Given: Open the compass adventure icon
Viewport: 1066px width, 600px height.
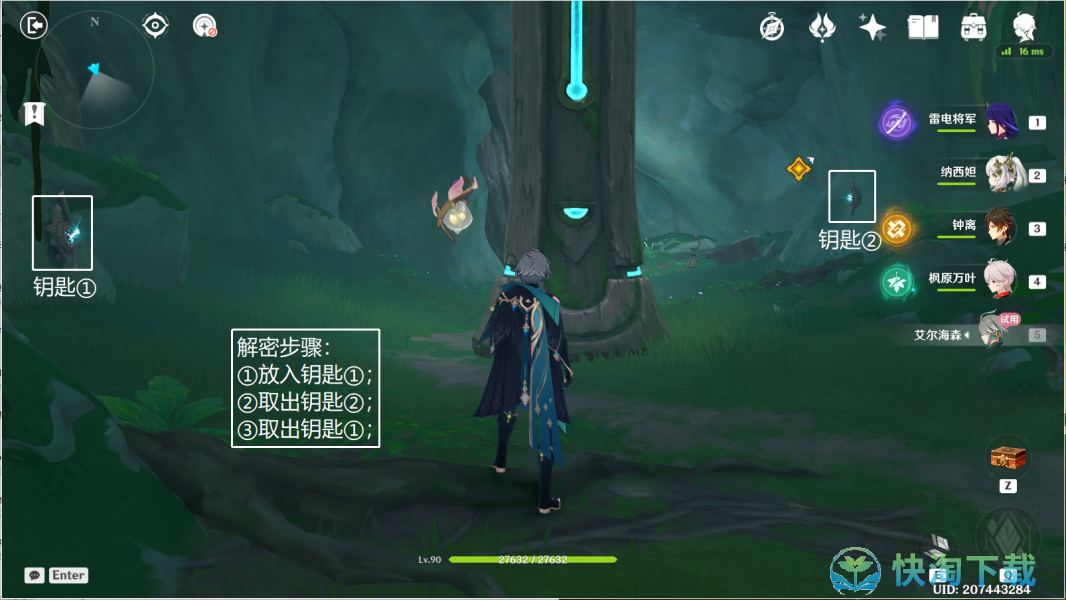Looking at the screenshot, I should 772,27.
